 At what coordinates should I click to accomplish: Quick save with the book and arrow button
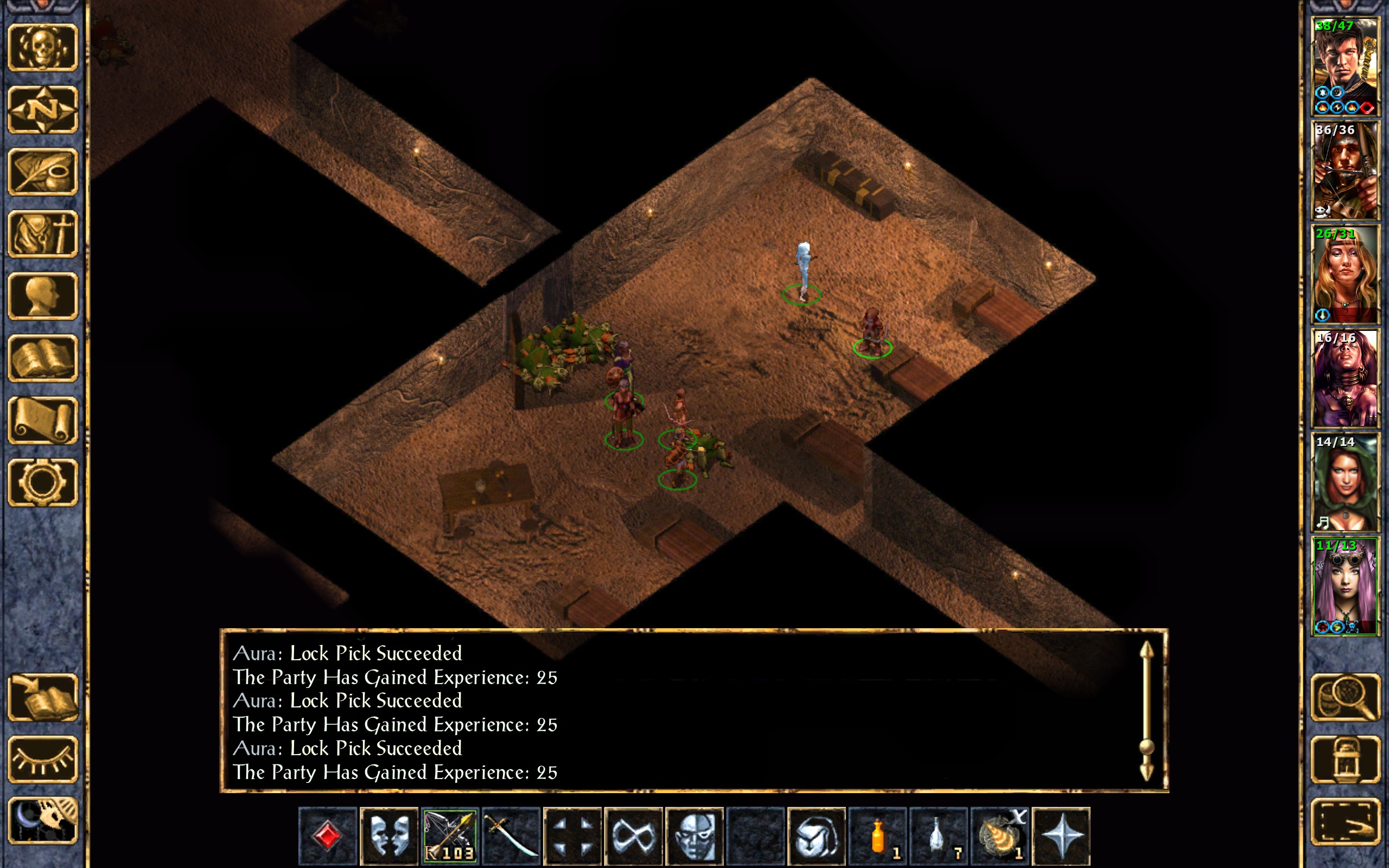(x=42, y=697)
